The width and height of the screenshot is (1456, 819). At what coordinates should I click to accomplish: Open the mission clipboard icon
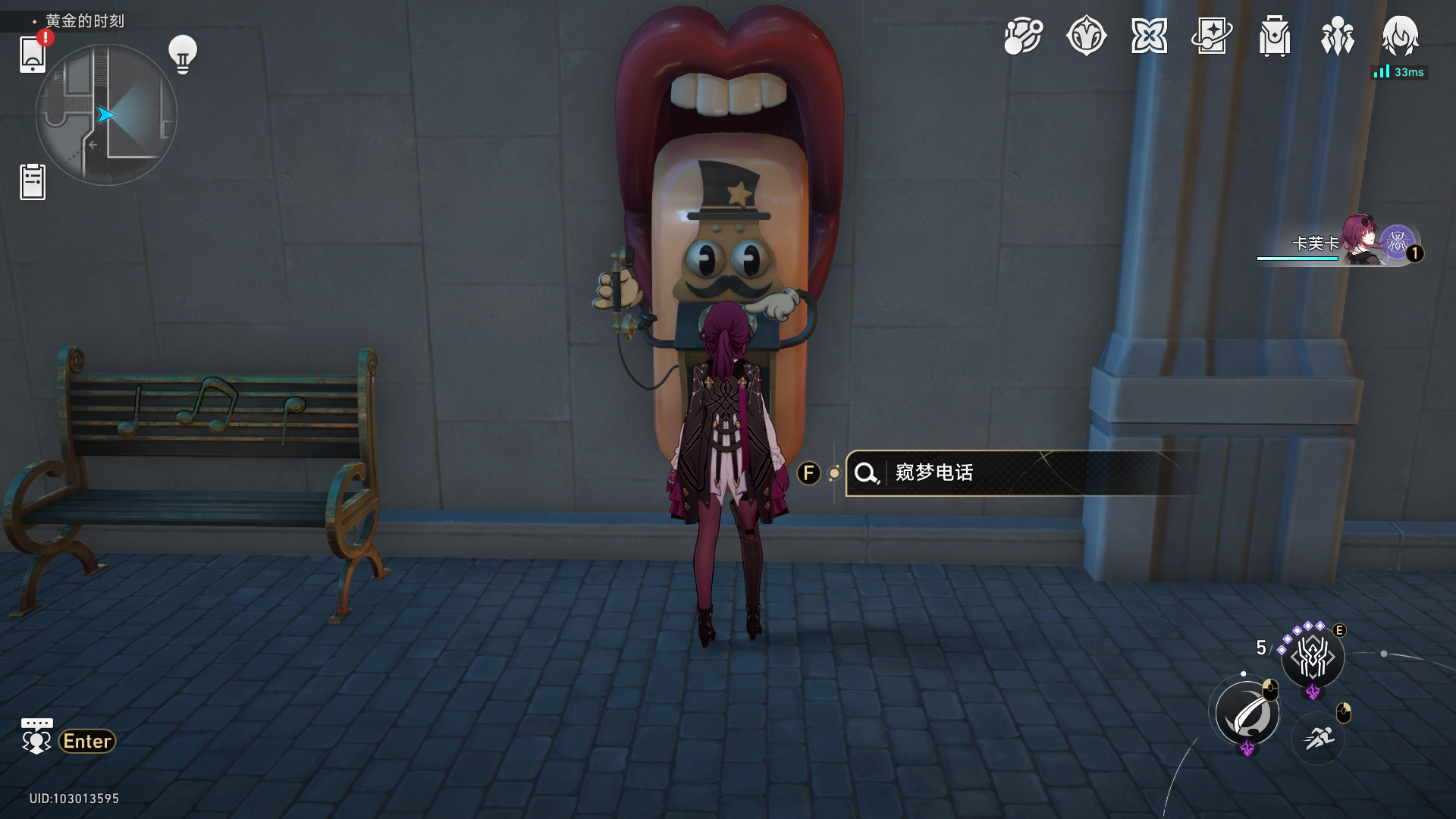(x=33, y=182)
